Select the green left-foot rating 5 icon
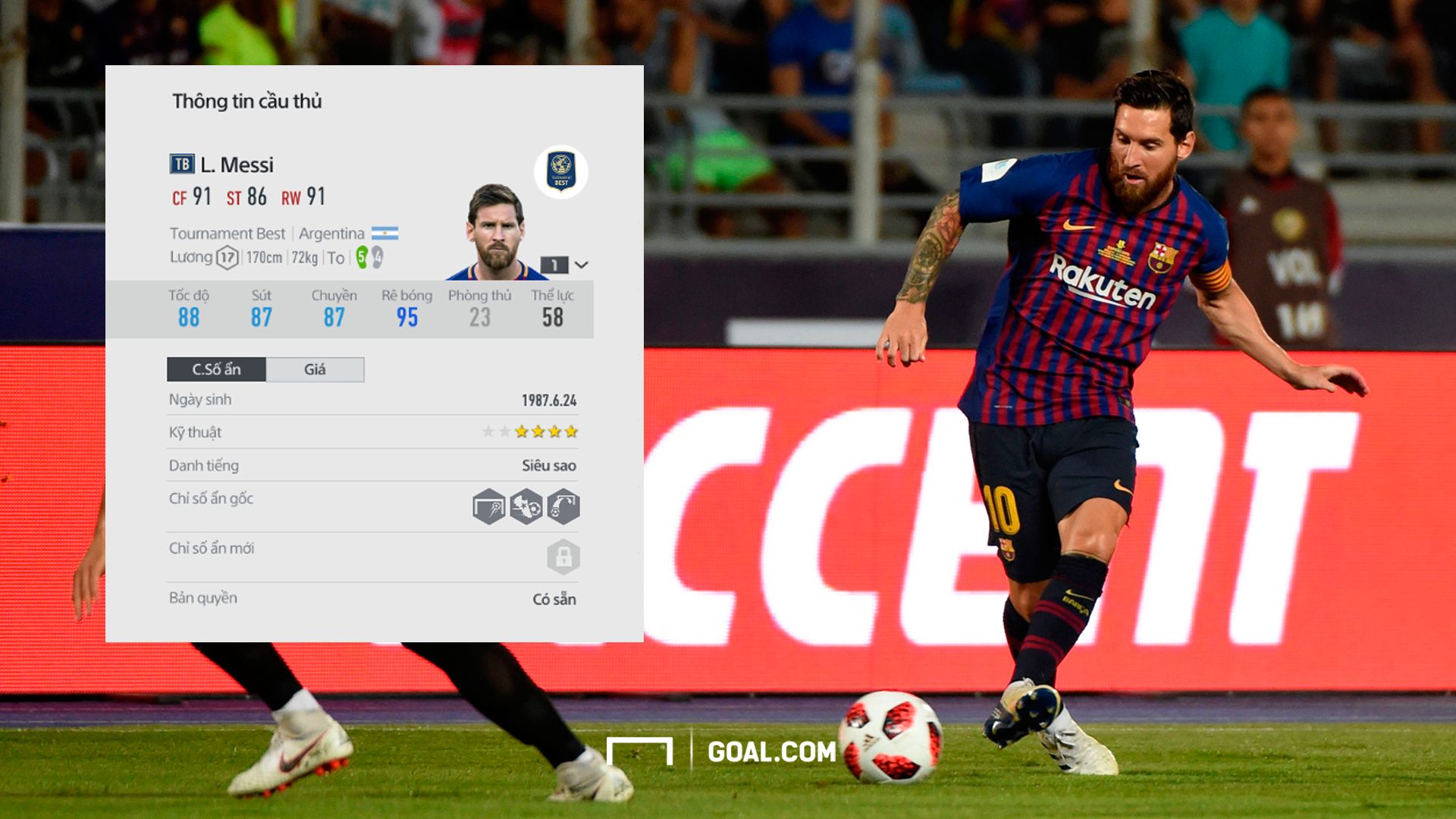Image resolution: width=1456 pixels, height=819 pixels. coord(360,258)
